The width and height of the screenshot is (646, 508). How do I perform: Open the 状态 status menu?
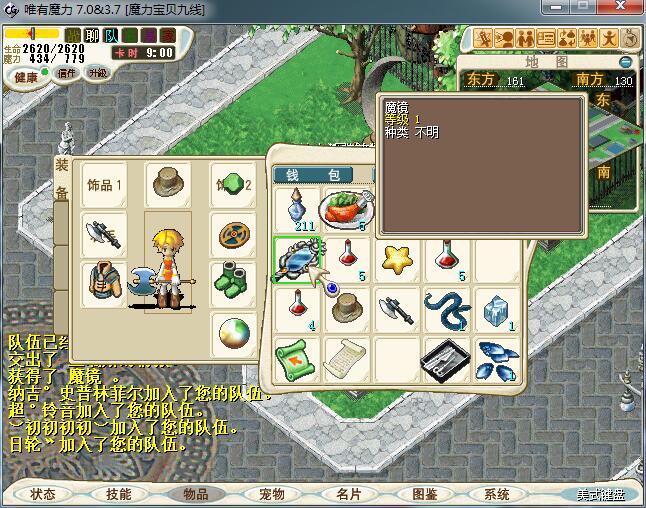[43, 494]
